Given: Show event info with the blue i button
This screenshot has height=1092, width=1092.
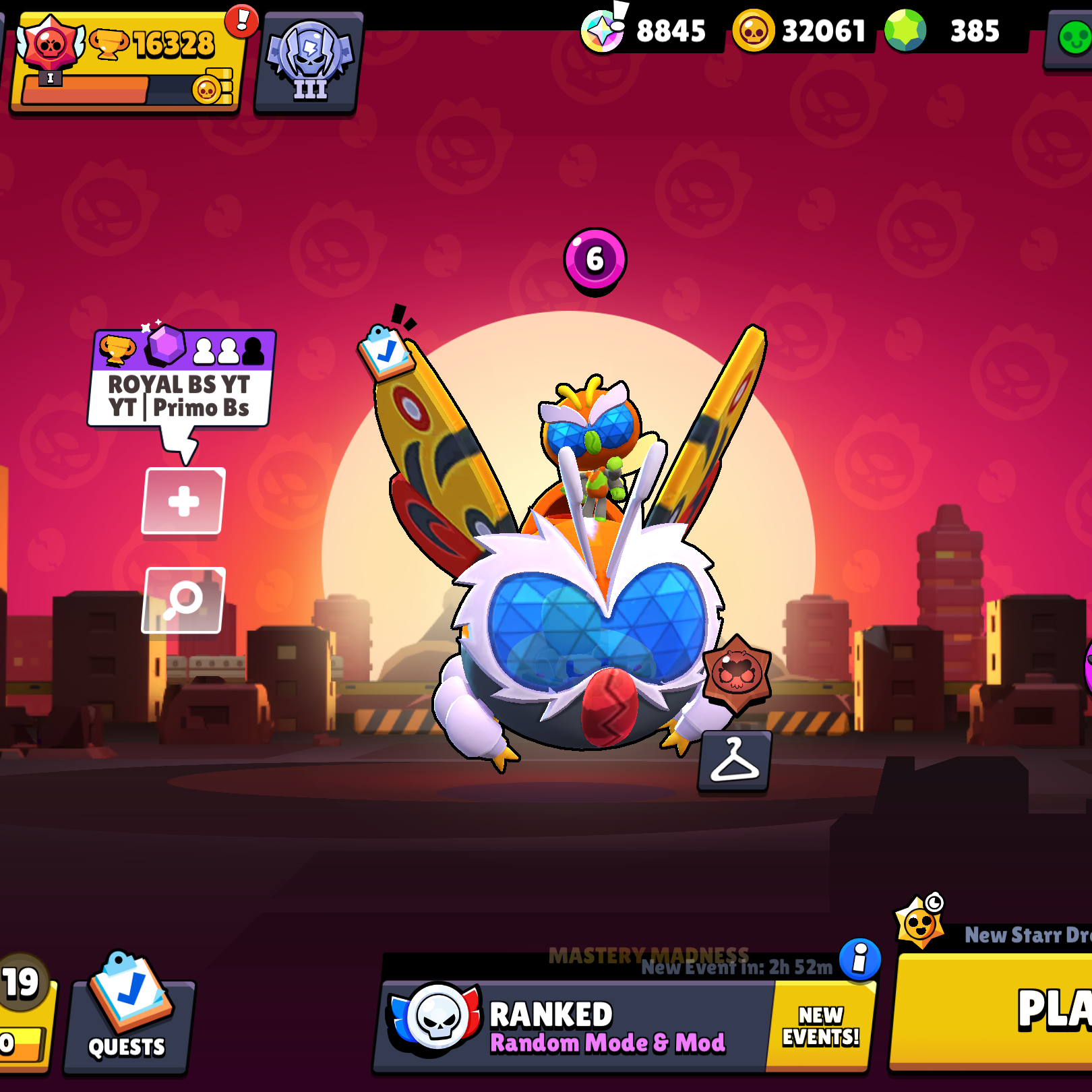Looking at the screenshot, I should click(859, 959).
